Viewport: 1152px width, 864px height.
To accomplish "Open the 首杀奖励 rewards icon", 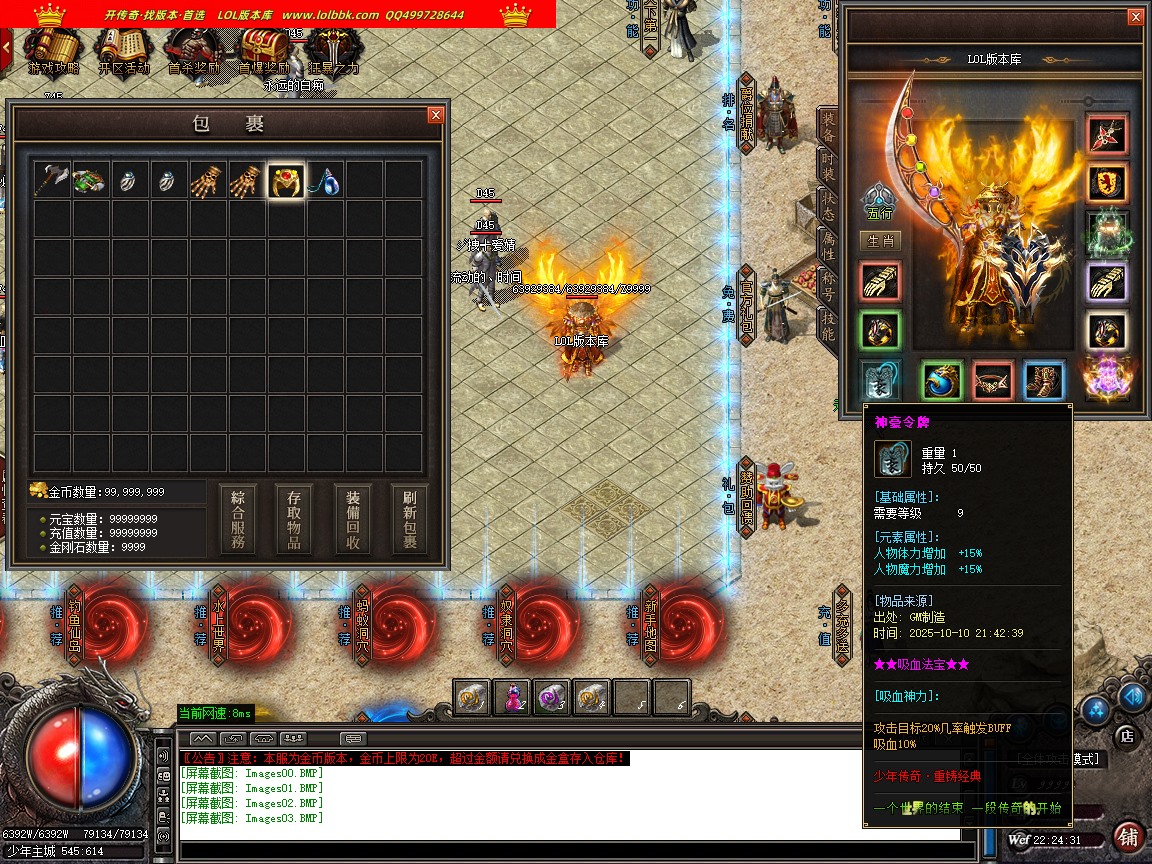I will pos(193,50).
